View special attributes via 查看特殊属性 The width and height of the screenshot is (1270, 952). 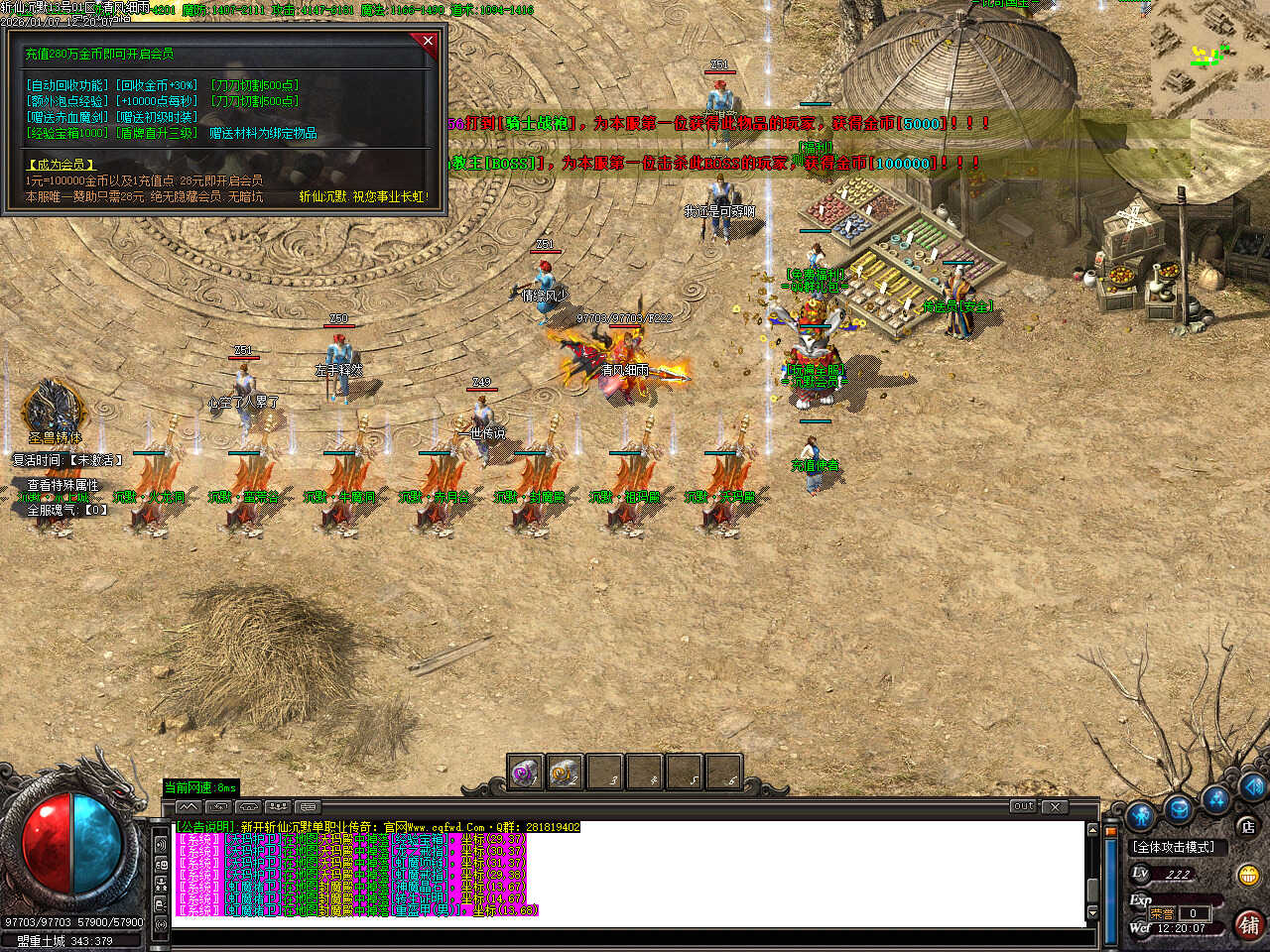coord(63,485)
